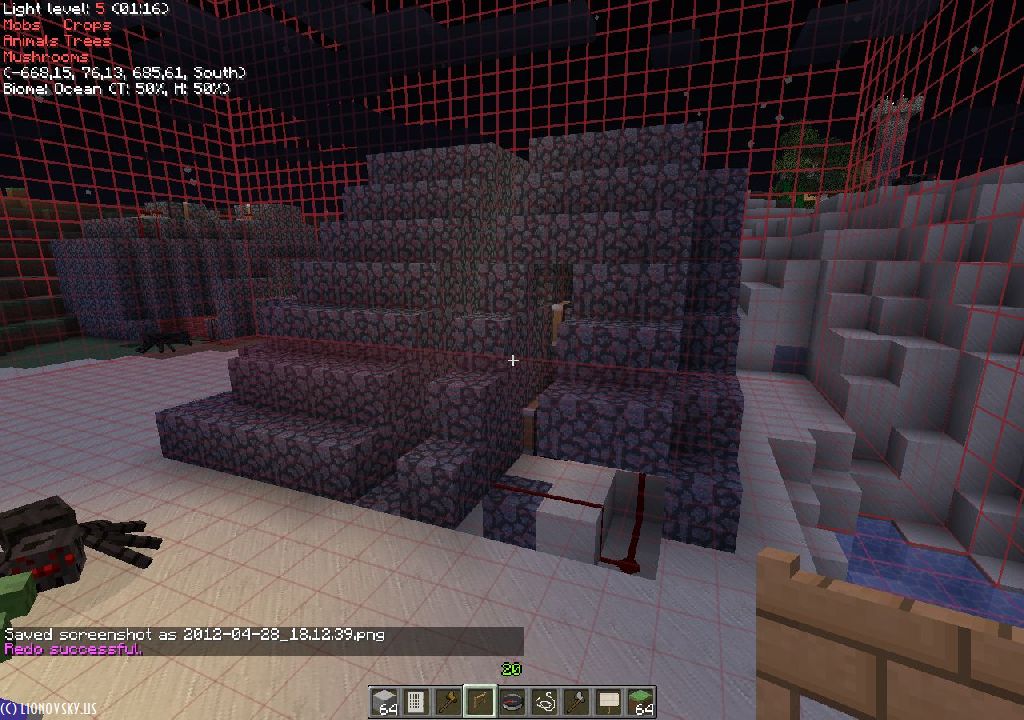Choose the iron axe hotbar slot
The image size is (1024, 720).
click(x=577, y=702)
